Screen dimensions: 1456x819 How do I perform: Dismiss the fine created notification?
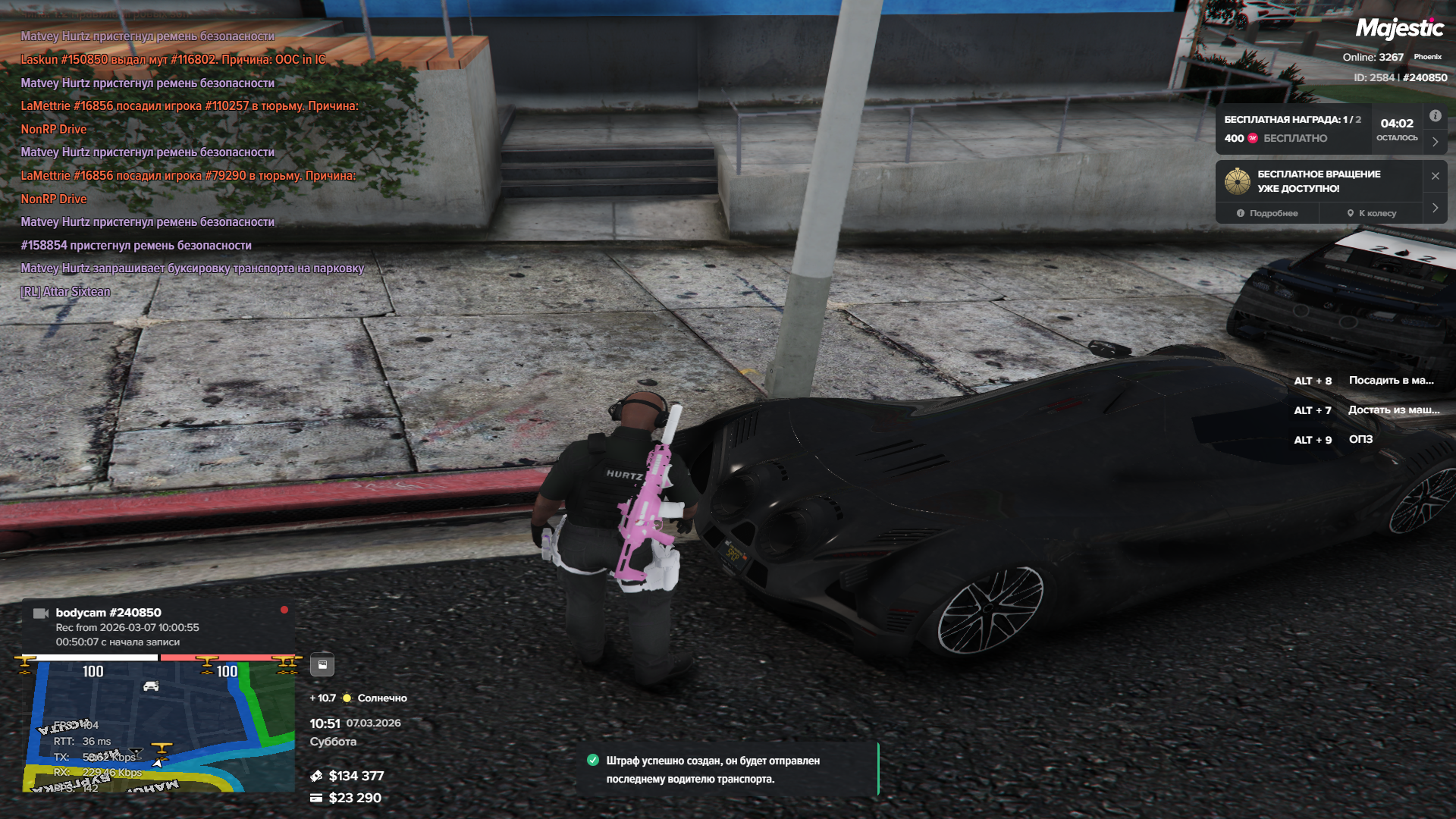pyautogui.click(x=726, y=770)
